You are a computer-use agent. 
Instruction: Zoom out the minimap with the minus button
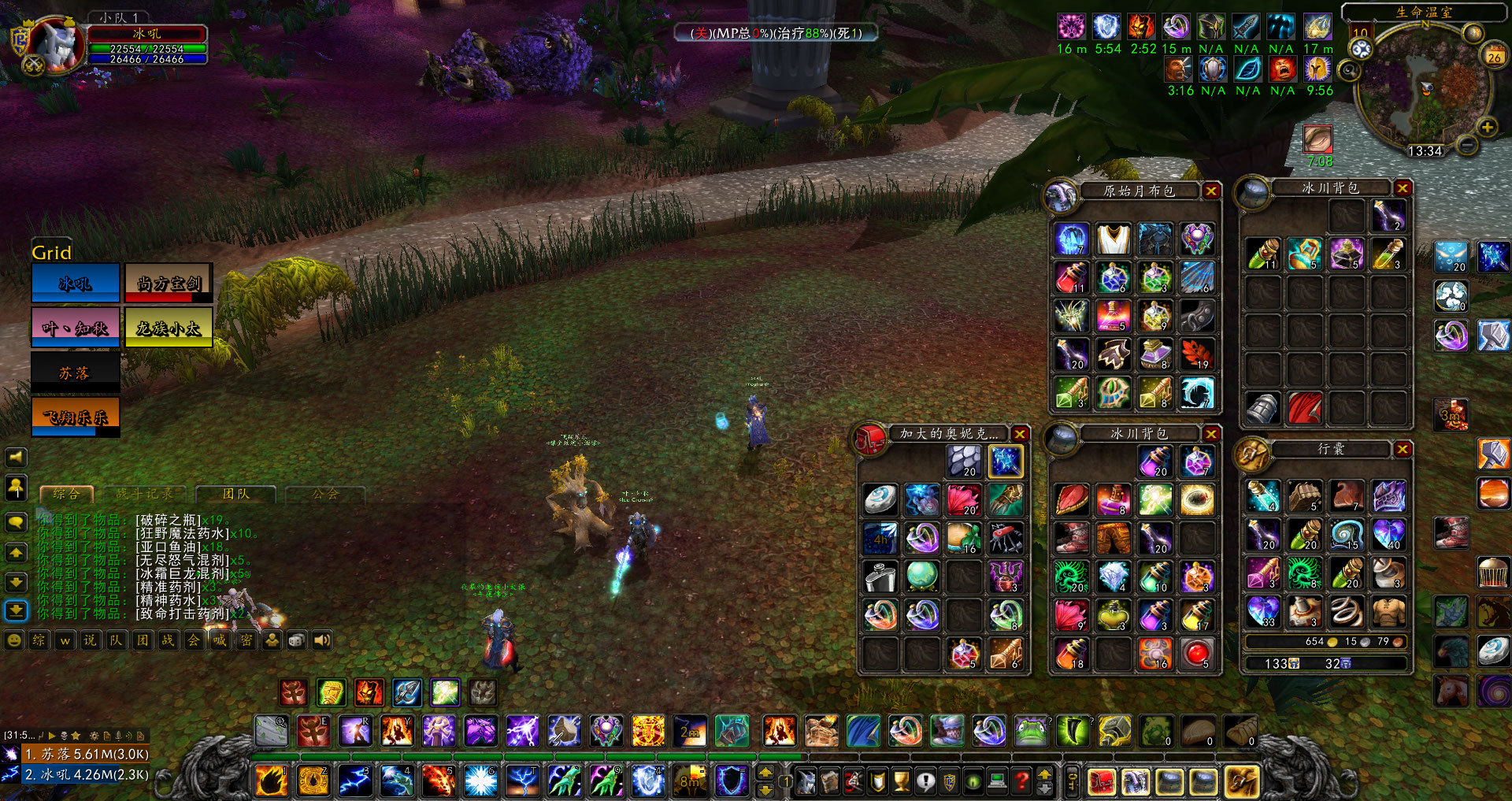click(1466, 145)
